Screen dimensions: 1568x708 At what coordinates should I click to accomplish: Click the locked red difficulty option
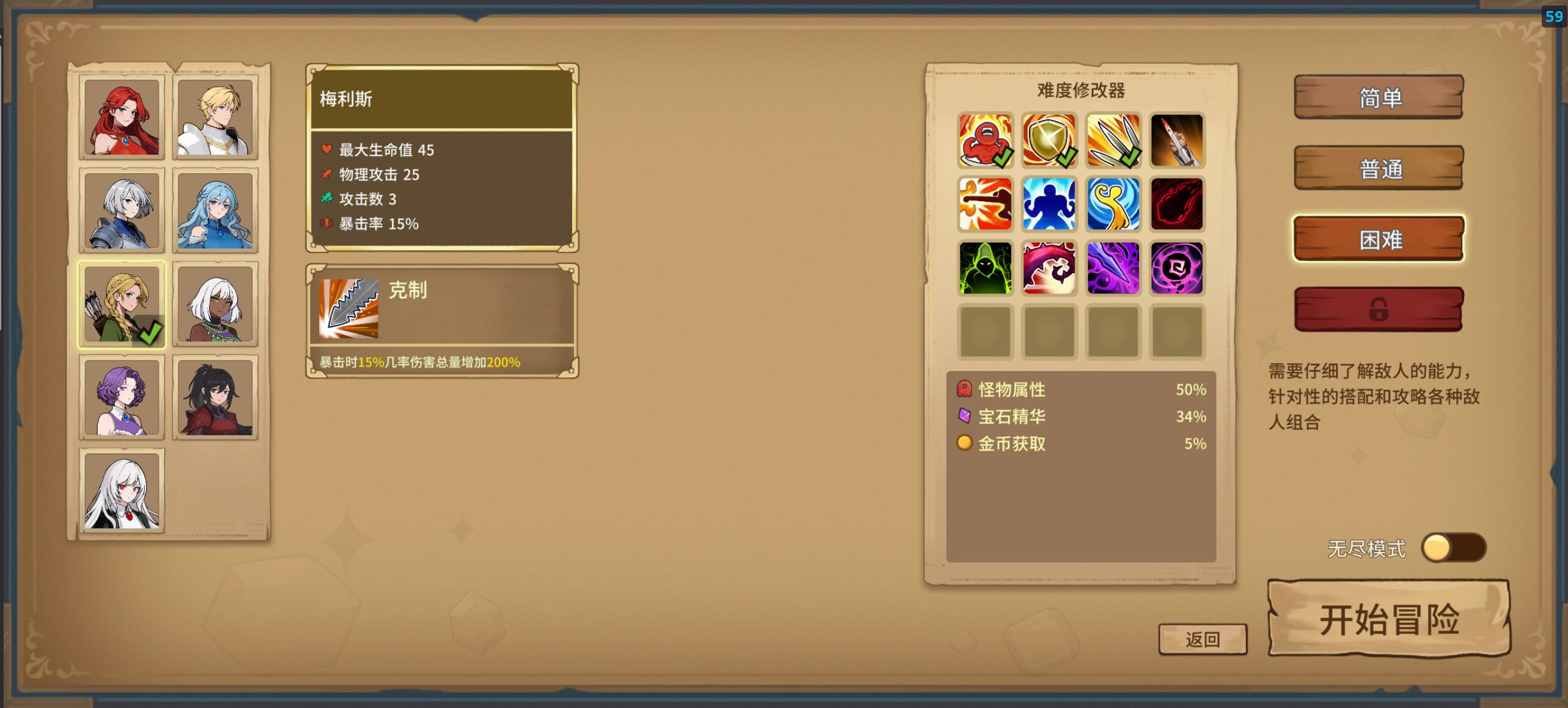(1378, 309)
